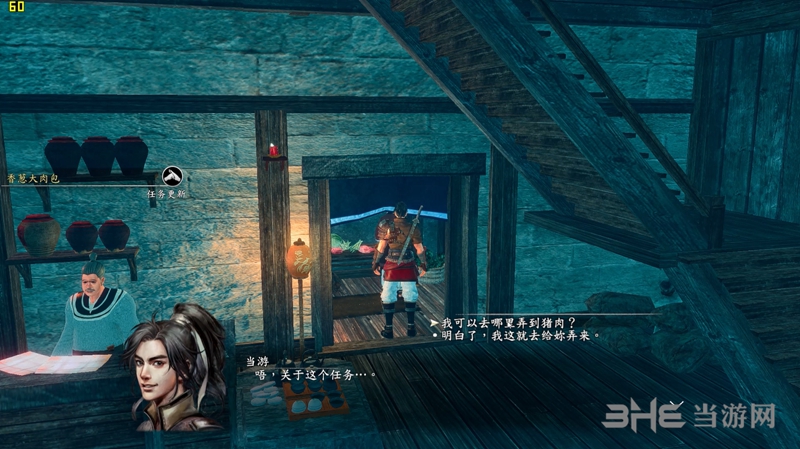The height and width of the screenshot is (449, 800).
Task: Open the 任务更新 quest update icon
Action: (172, 177)
